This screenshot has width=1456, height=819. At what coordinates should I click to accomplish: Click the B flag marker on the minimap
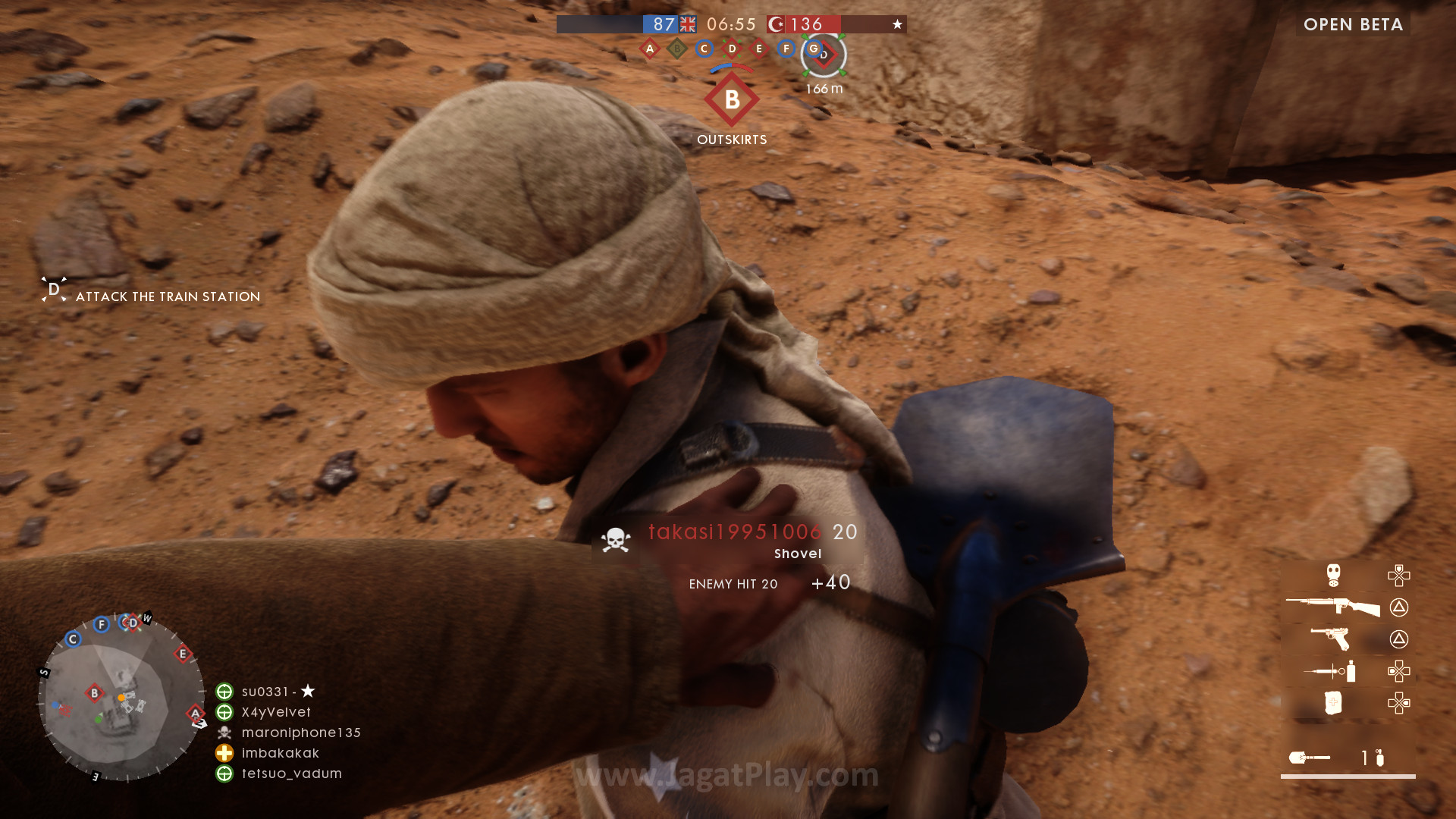[x=94, y=692]
